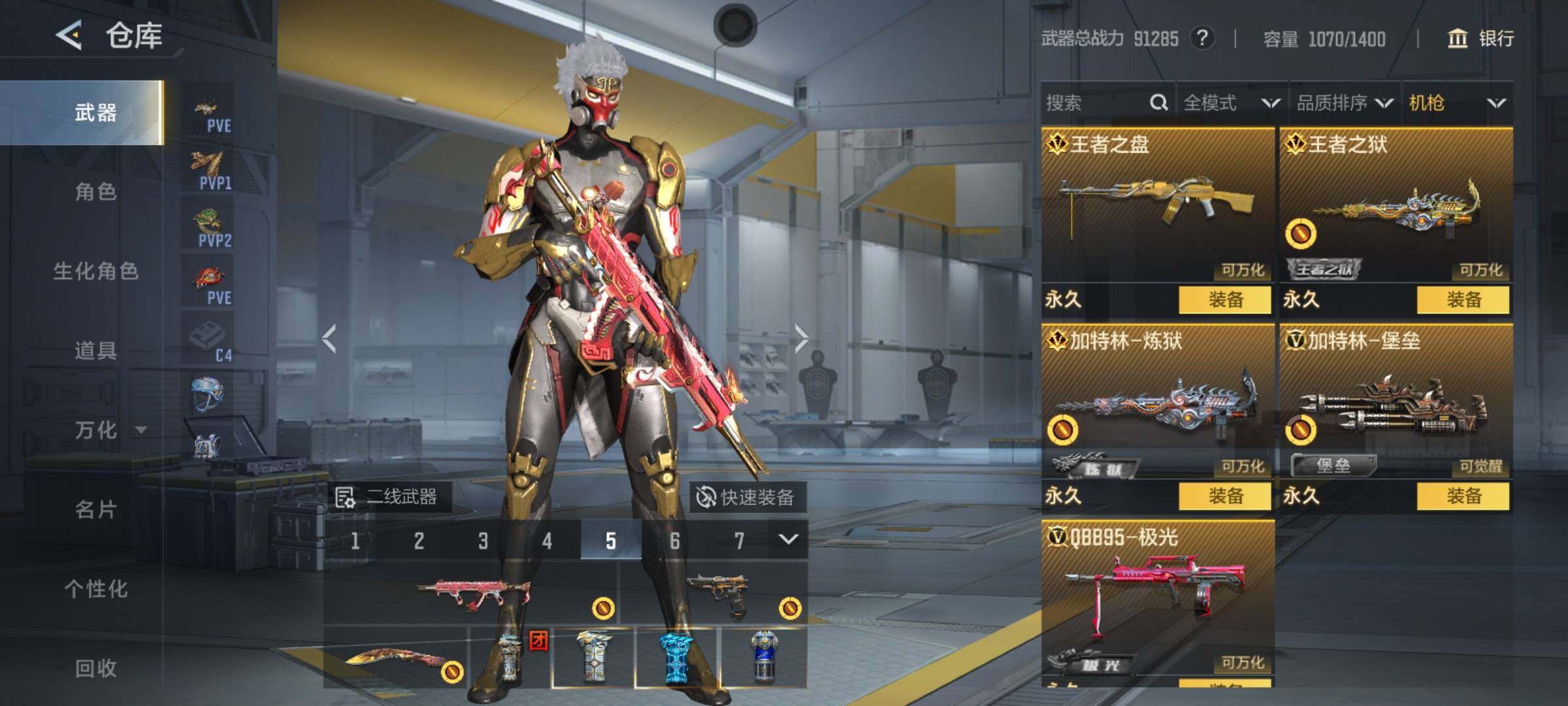
Task: Equip the 王者之盘 machine gun
Action: coord(1225,300)
